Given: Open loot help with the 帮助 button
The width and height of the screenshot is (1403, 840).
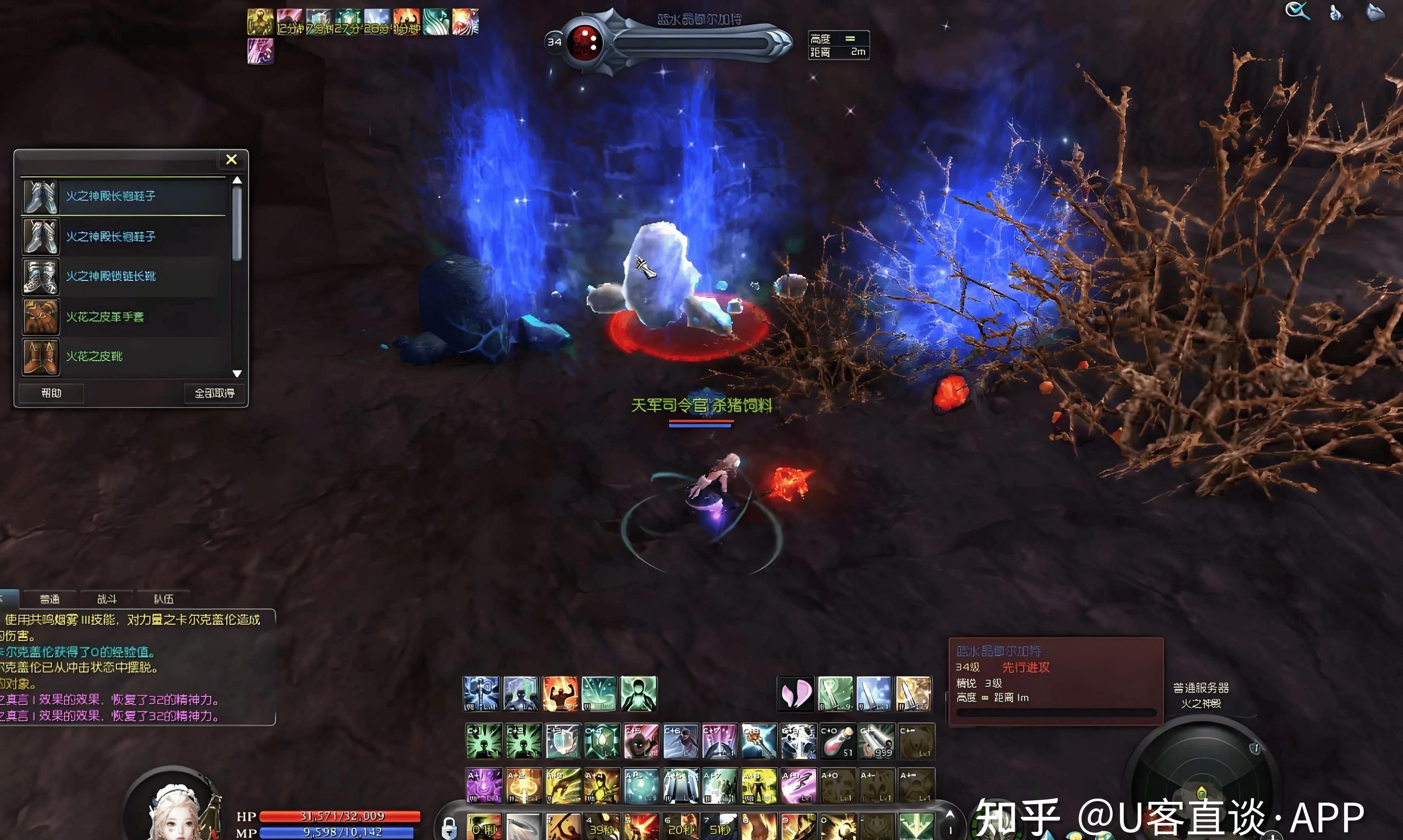Looking at the screenshot, I should pos(51,393).
